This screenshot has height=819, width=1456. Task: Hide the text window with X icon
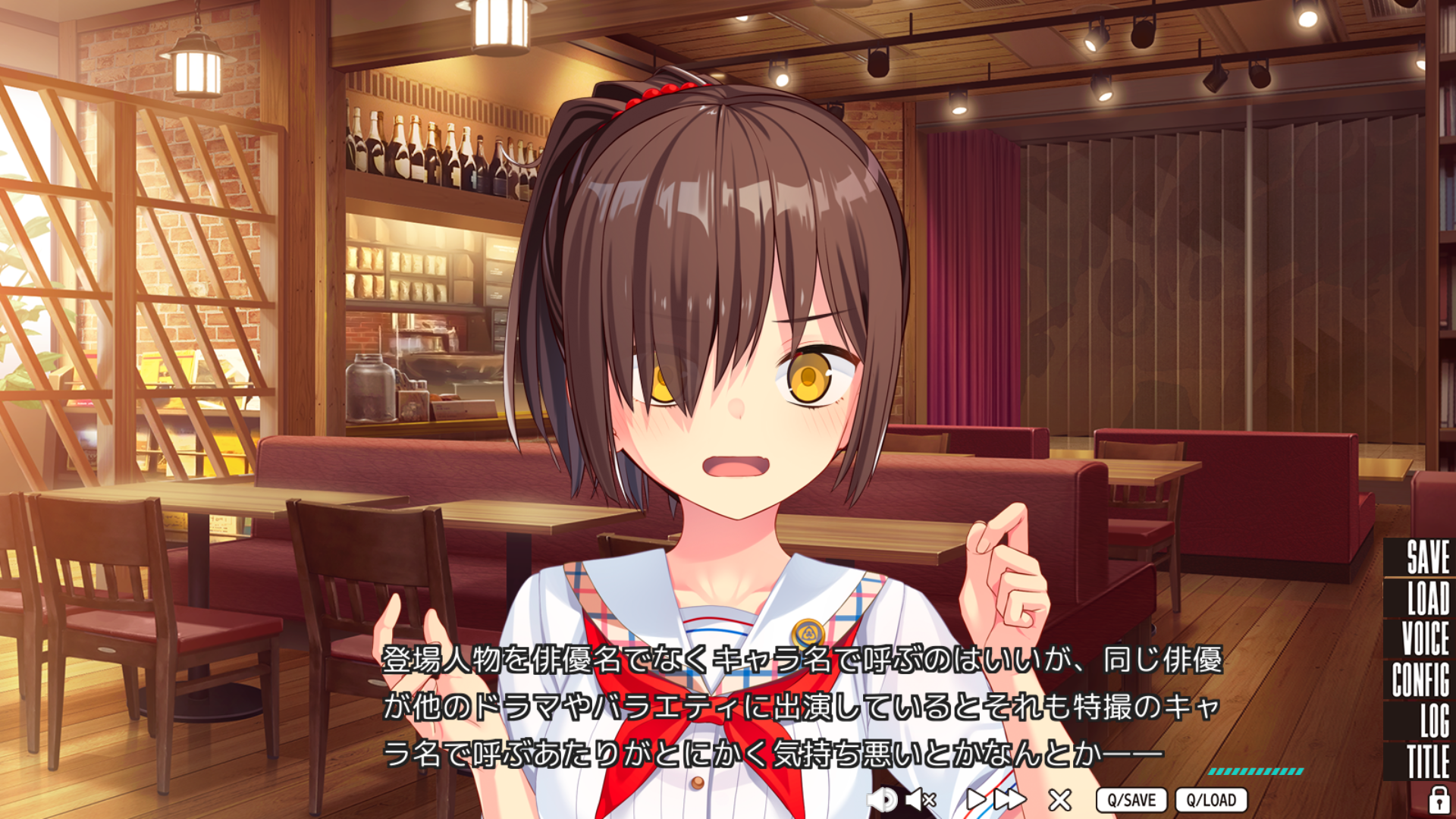click(x=1059, y=799)
